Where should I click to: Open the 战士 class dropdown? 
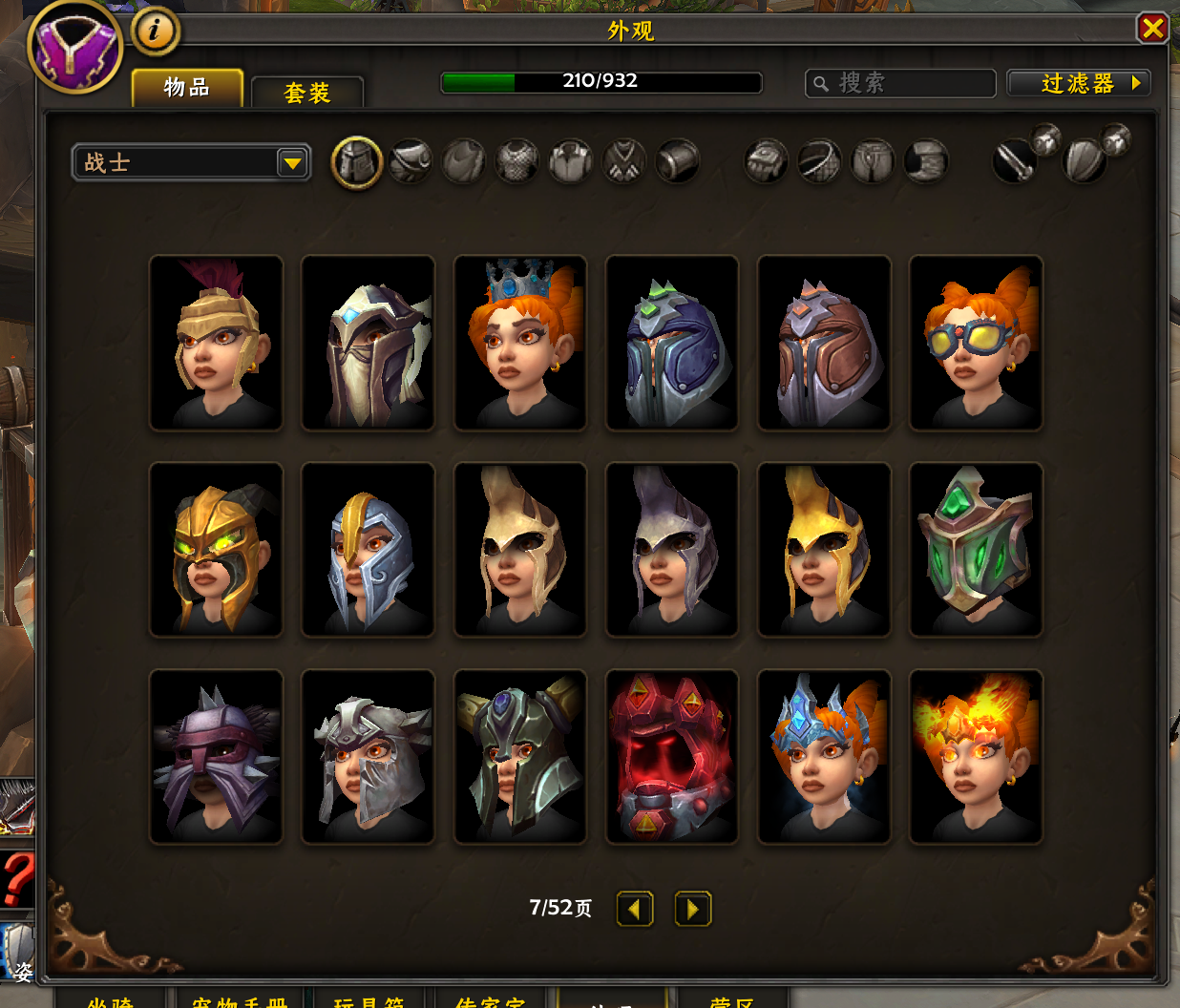pos(192,162)
